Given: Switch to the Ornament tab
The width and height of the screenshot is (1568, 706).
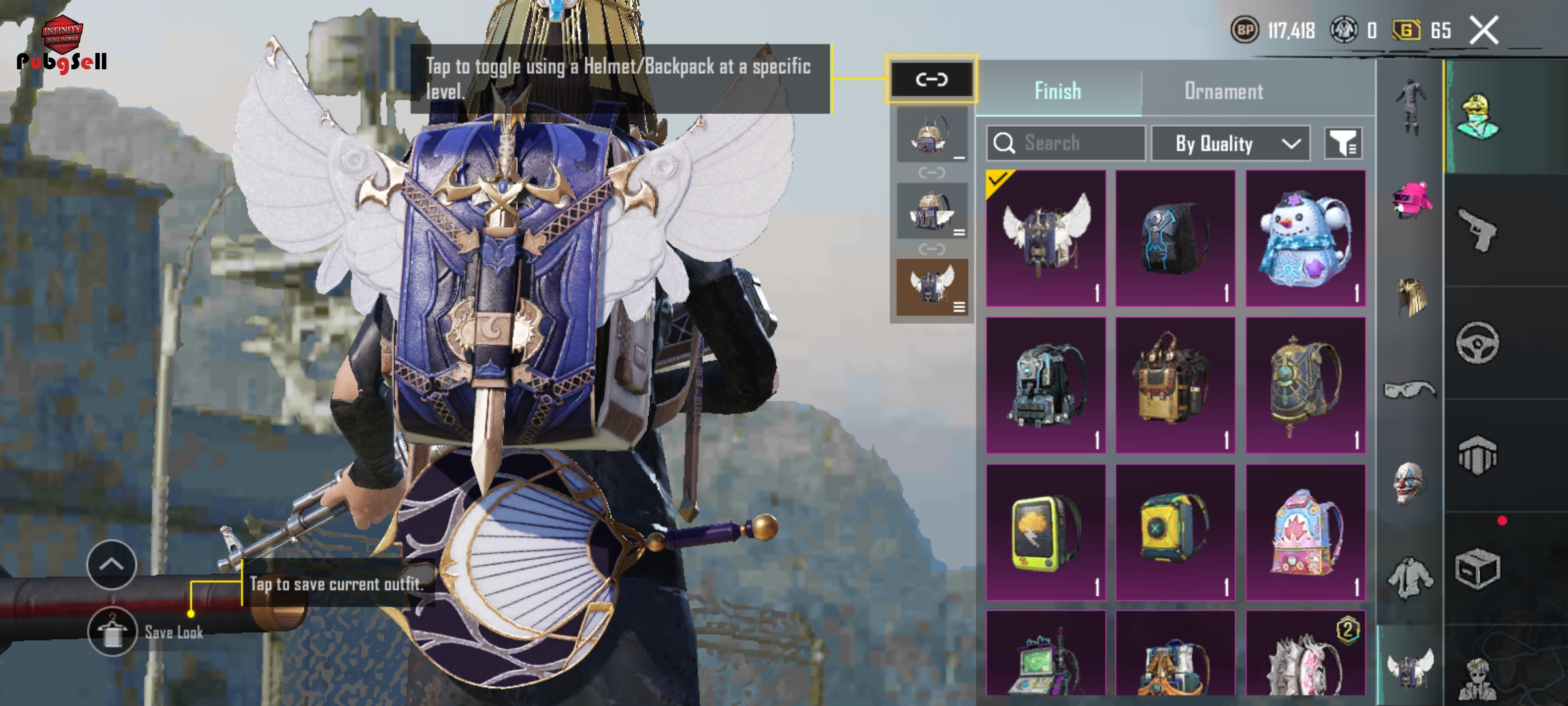Looking at the screenshot, I should [1224, 92].
